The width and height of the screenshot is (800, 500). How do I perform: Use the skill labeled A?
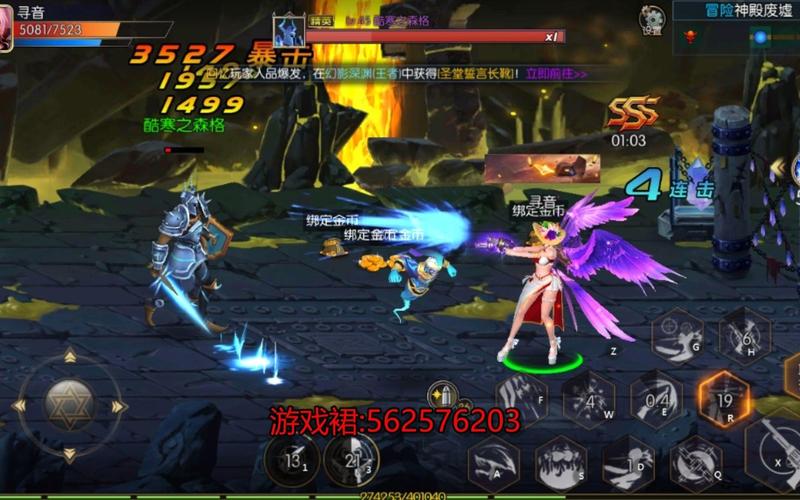(494, 463)
